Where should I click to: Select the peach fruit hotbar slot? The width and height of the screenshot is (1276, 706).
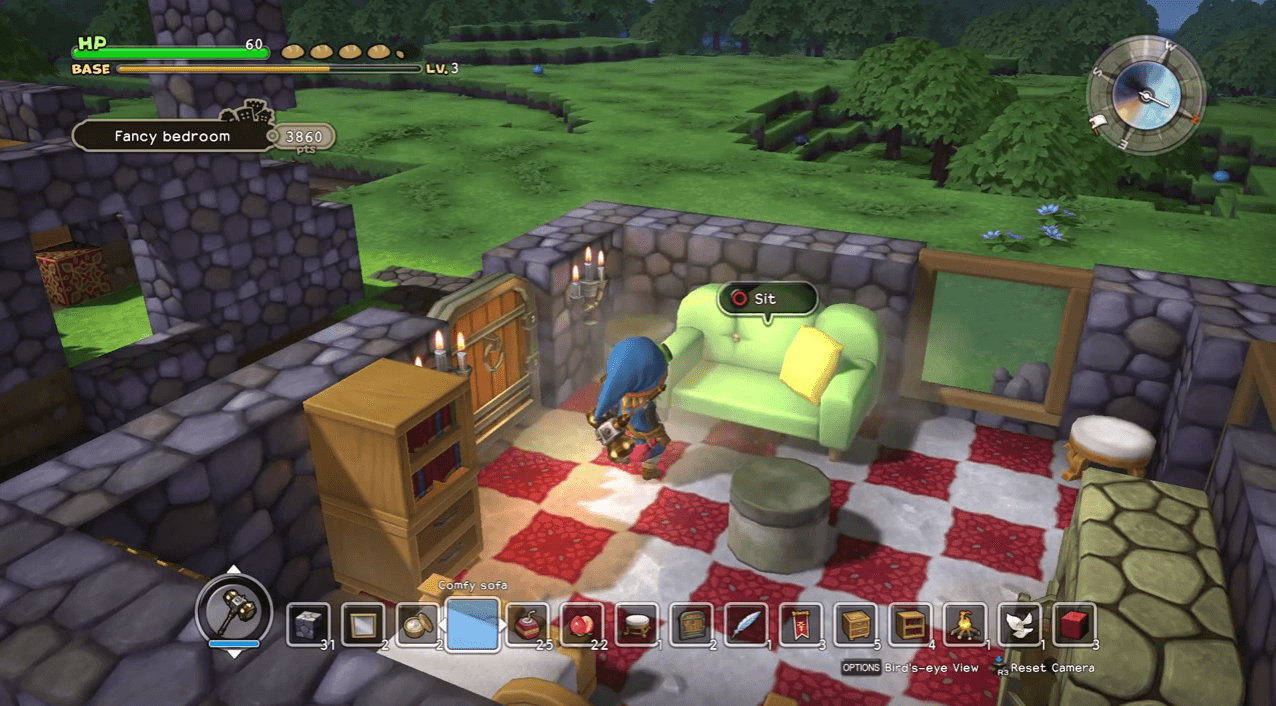pos(582,625)
